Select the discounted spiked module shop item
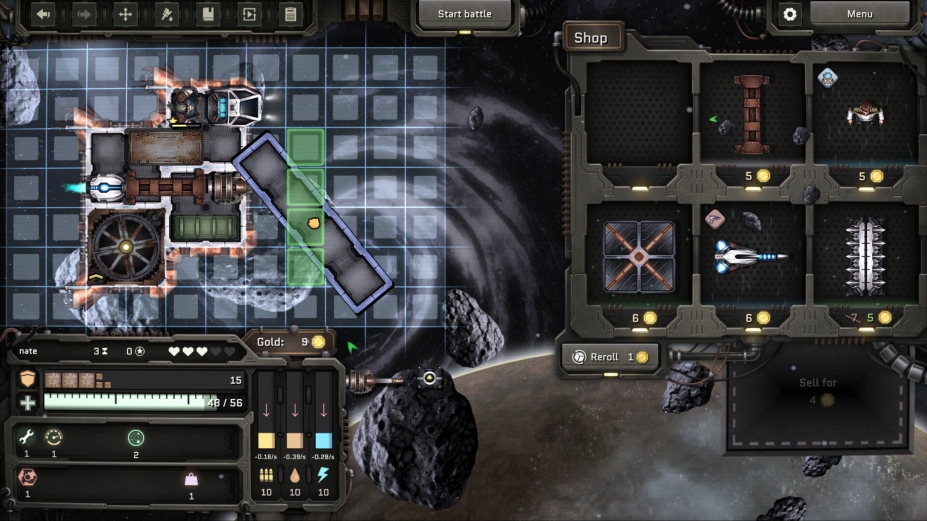The image size is (927, 521). click(x=862, y=256)
